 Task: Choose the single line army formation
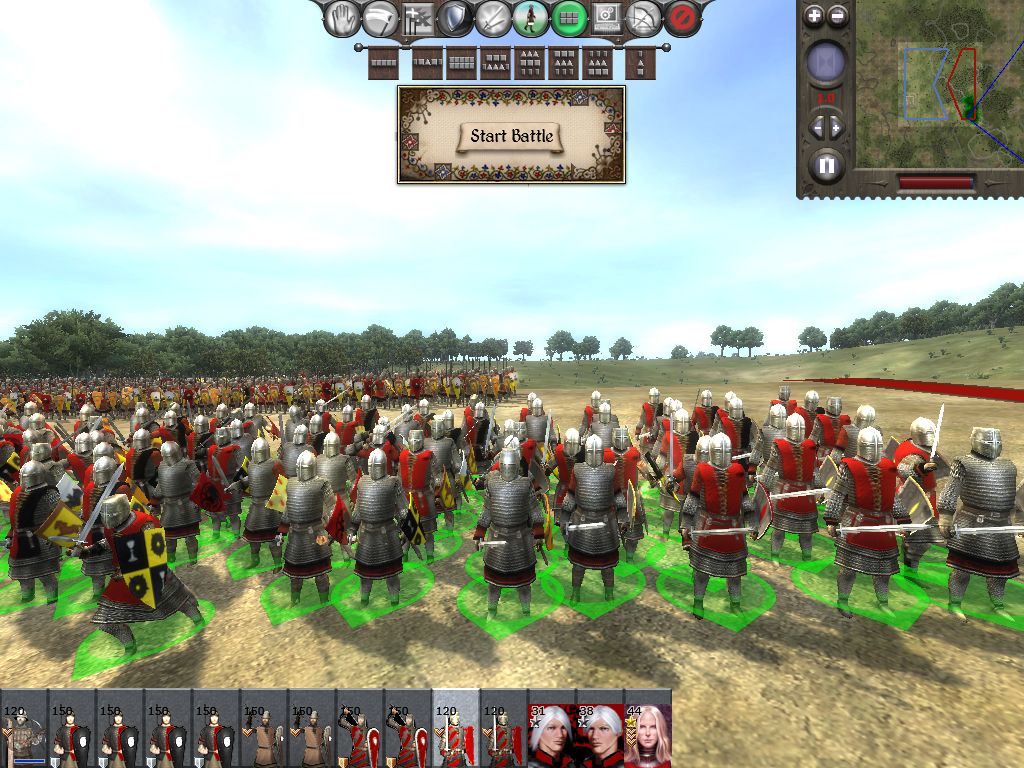click(384, 63)
